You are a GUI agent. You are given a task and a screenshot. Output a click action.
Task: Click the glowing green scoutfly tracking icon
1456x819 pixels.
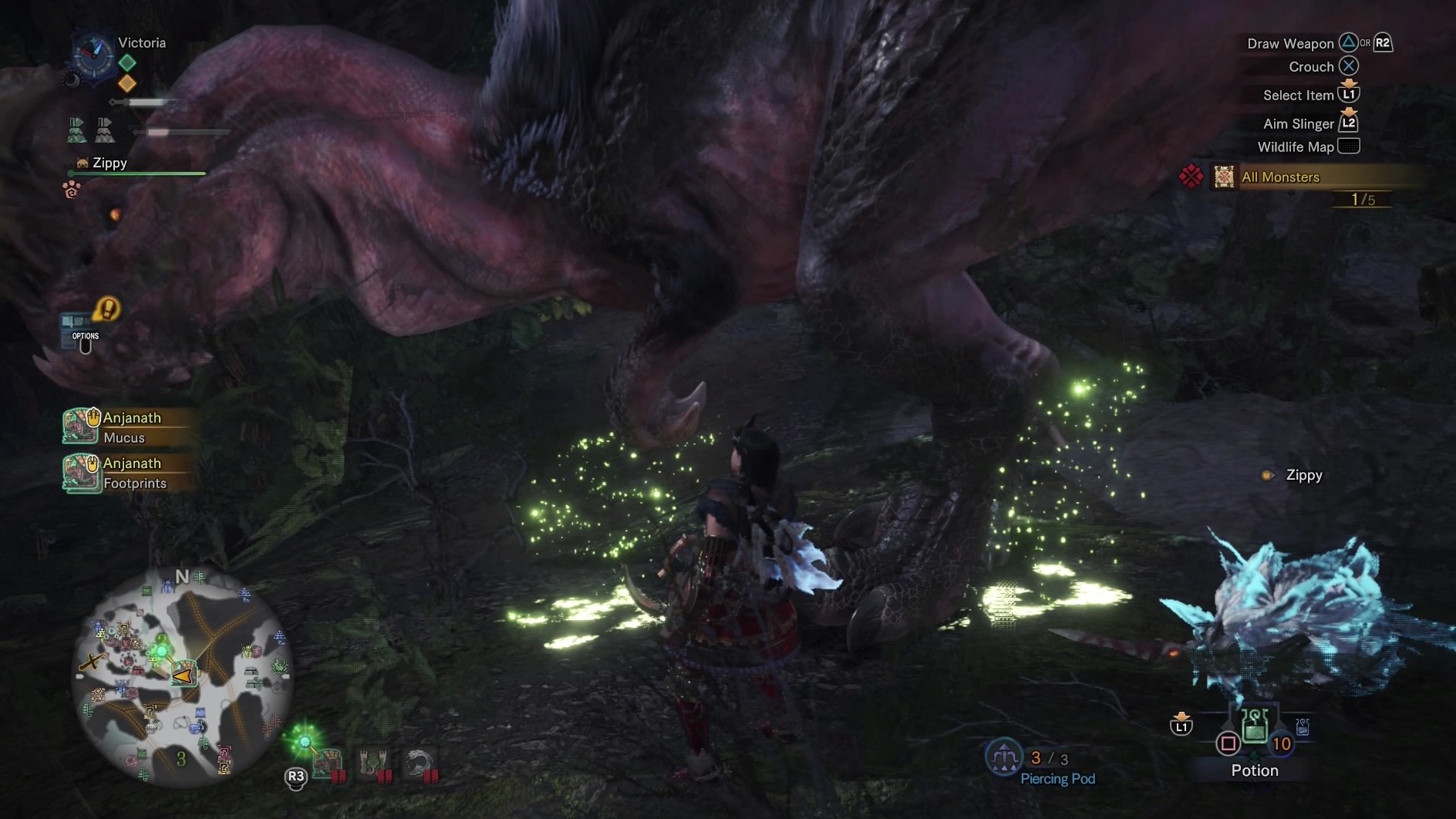click(x=305, y=742)
